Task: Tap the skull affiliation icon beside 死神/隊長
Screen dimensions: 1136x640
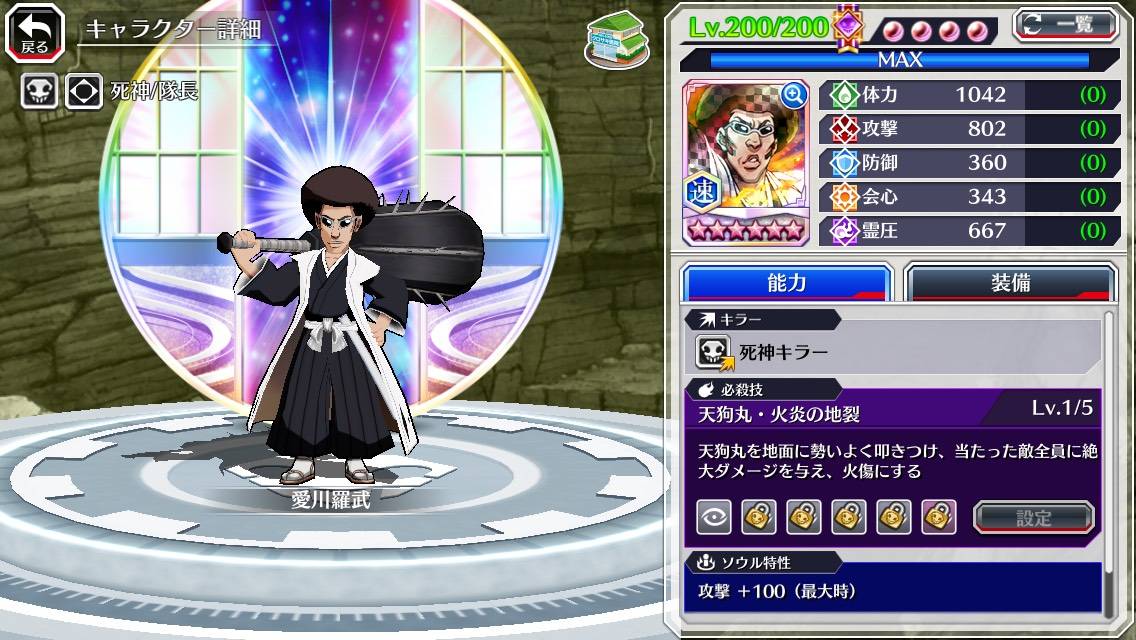Action: pyautogui.click(x=39, y=92)
